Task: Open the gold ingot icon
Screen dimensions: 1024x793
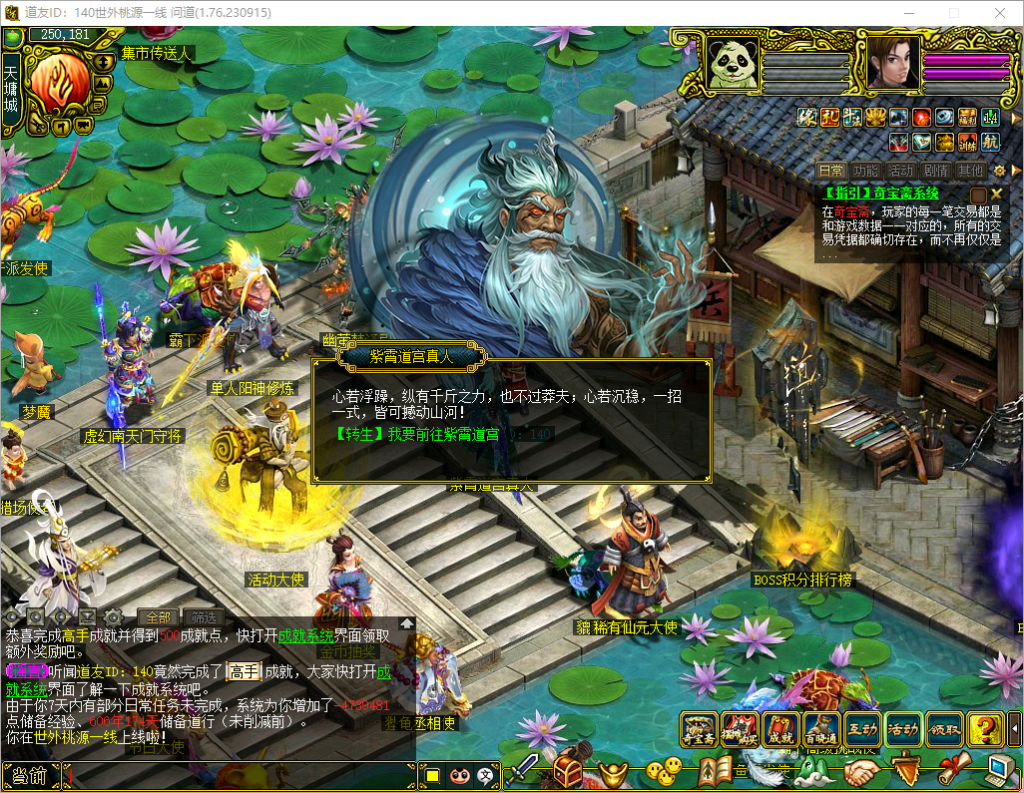Action: [614, 771]
